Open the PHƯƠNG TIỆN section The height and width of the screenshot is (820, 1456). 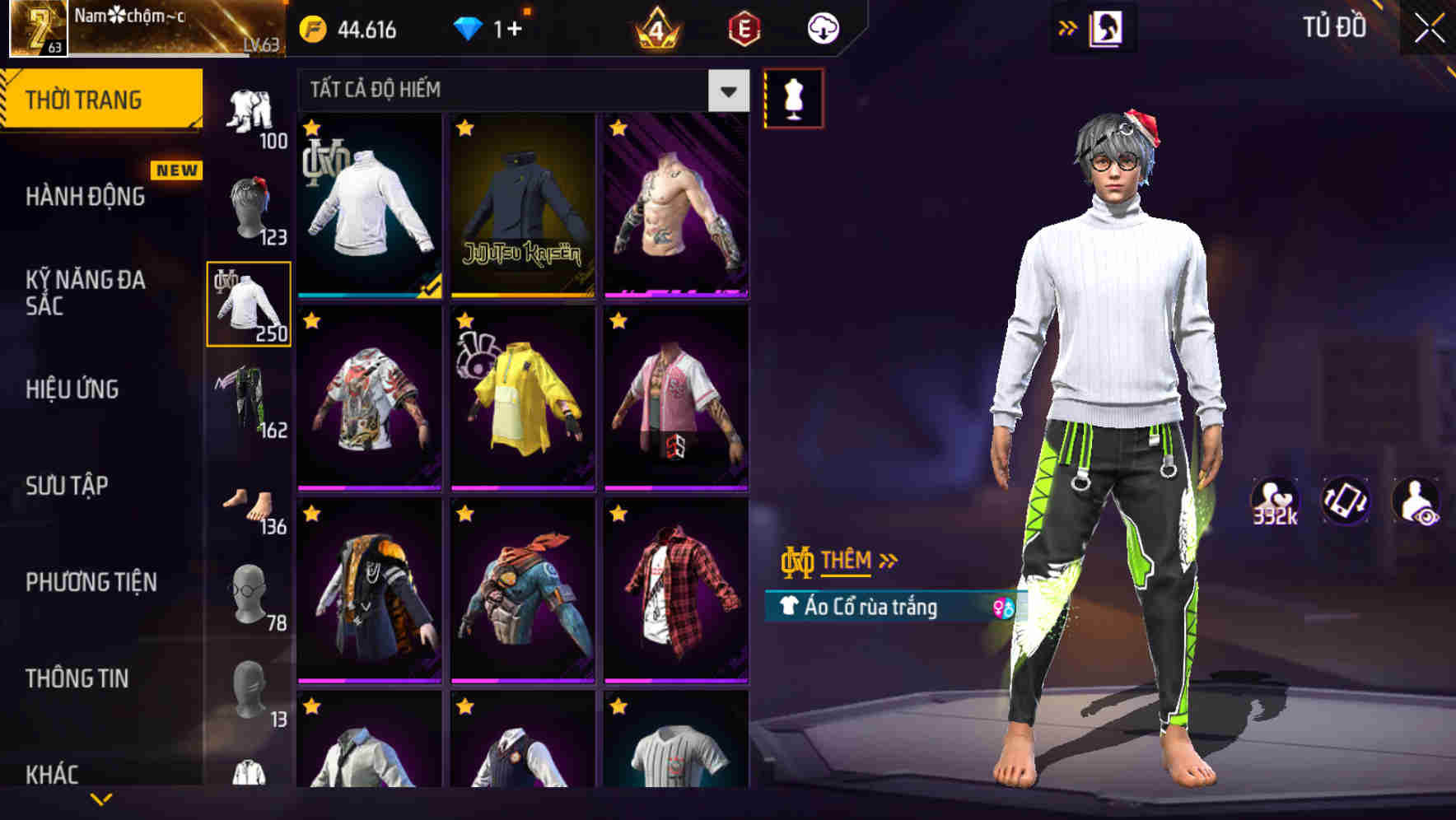(91, 581)
